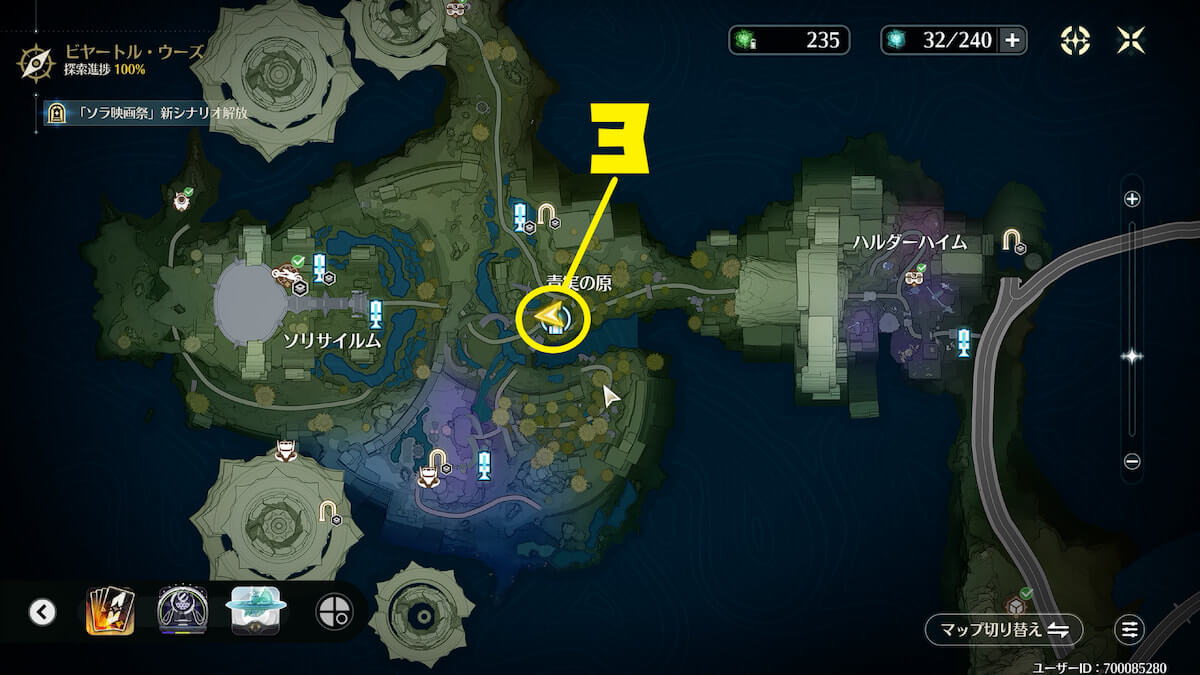Click the ビヤートル・ウーズ exploration progress compass
The width and height of the screenshot is (1200, 675).
tap(38, 62)
